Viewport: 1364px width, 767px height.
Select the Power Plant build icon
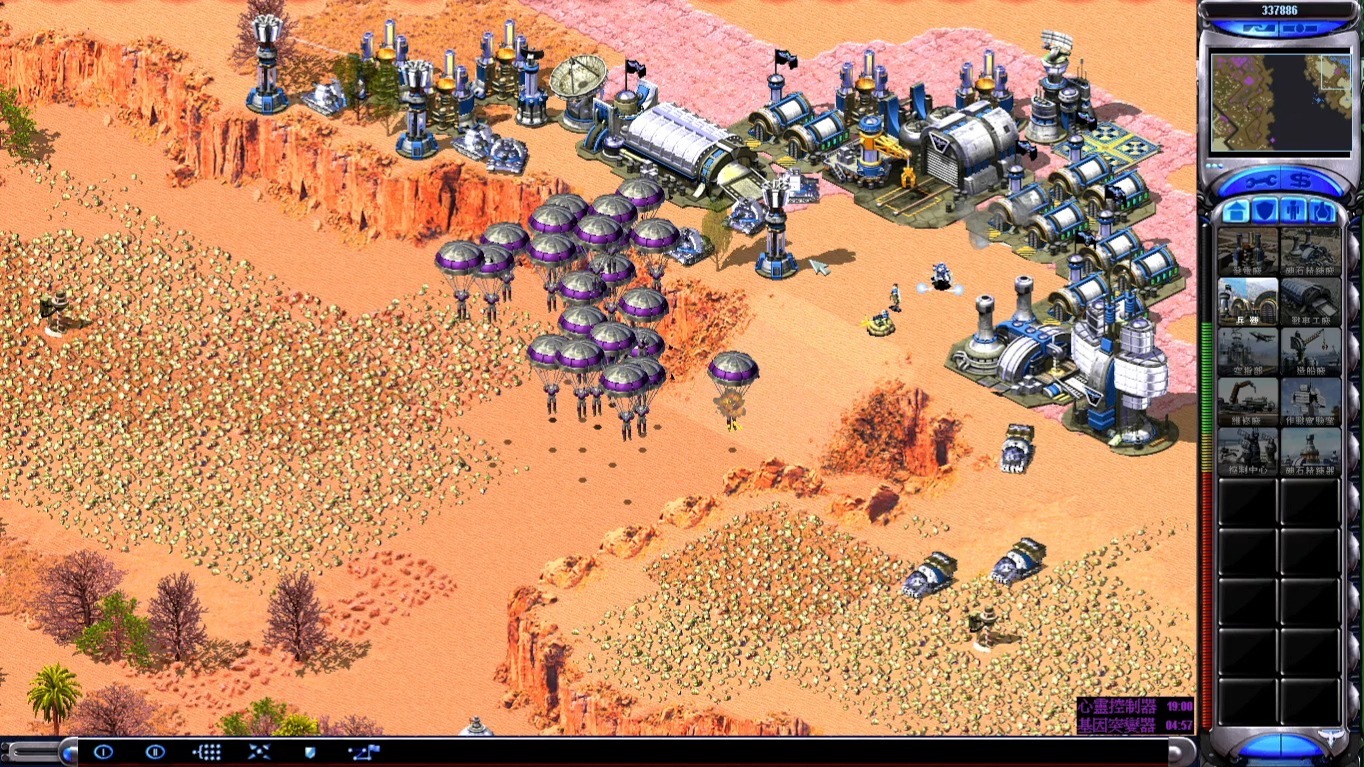point(1247,250)
